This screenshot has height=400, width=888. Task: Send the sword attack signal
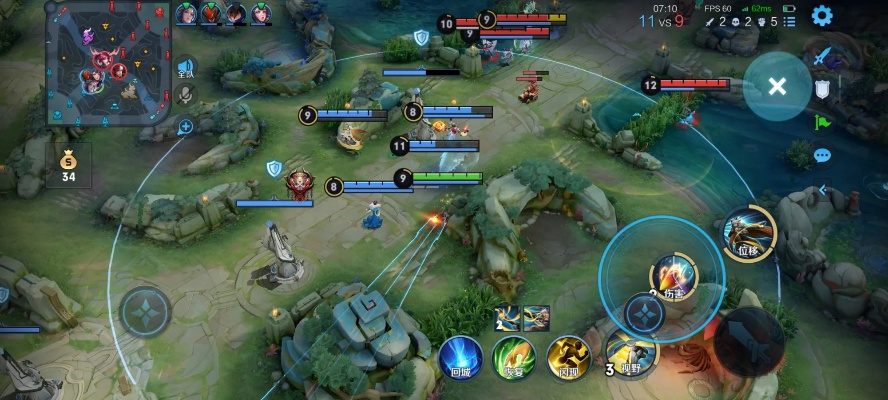[823, 57]
